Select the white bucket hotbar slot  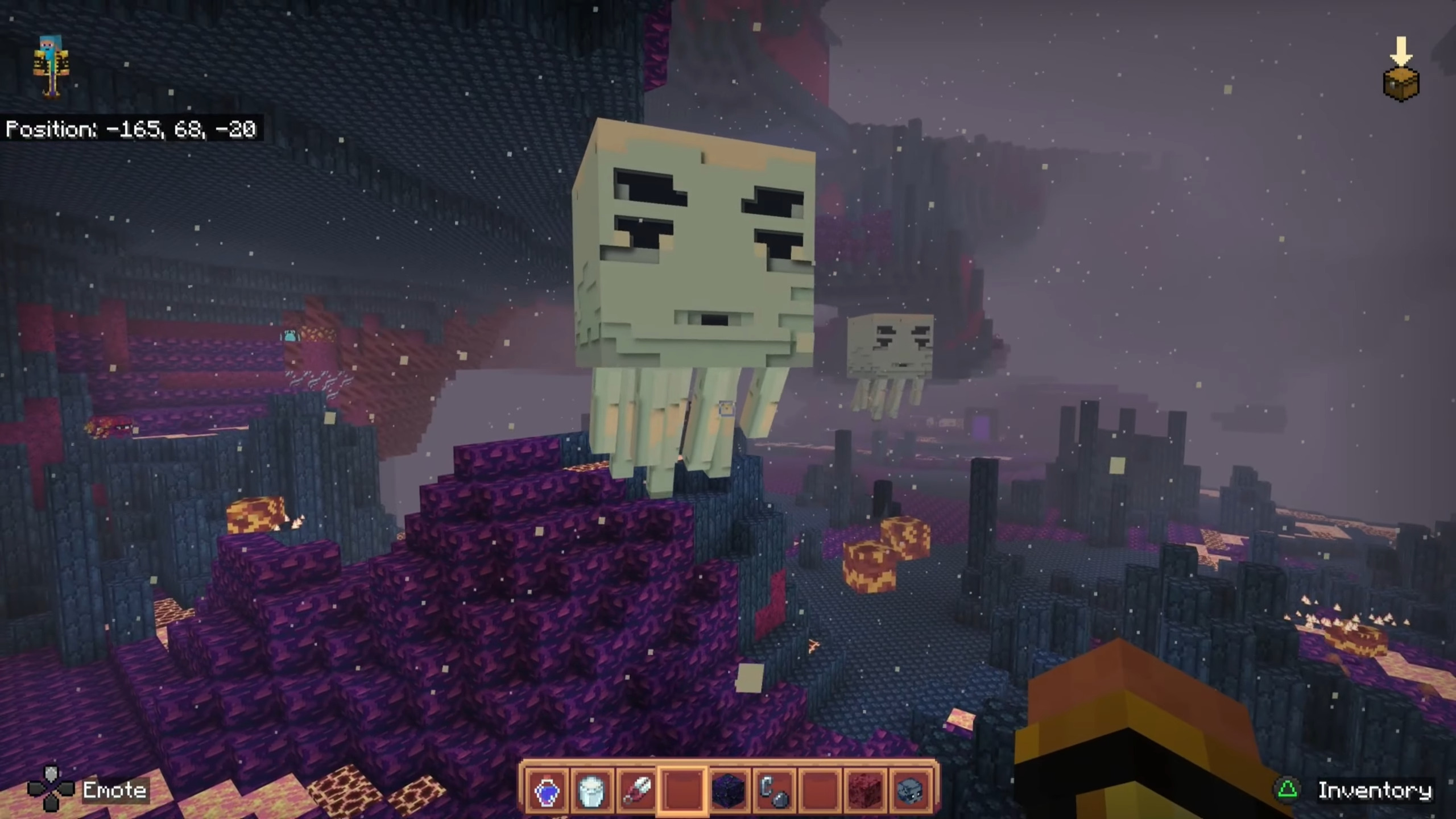pos(591,790)
